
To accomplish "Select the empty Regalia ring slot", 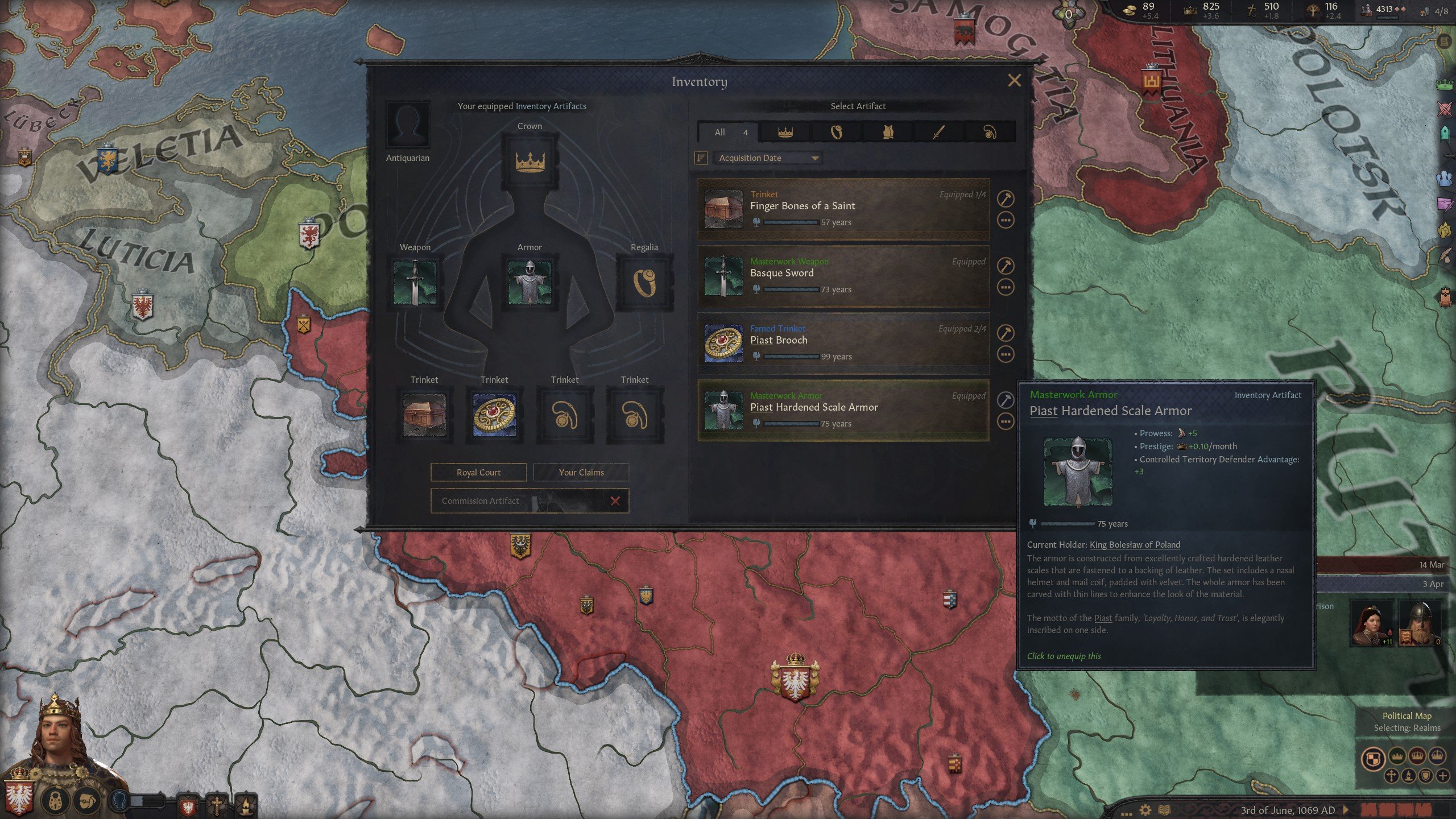I will (644, 283).
